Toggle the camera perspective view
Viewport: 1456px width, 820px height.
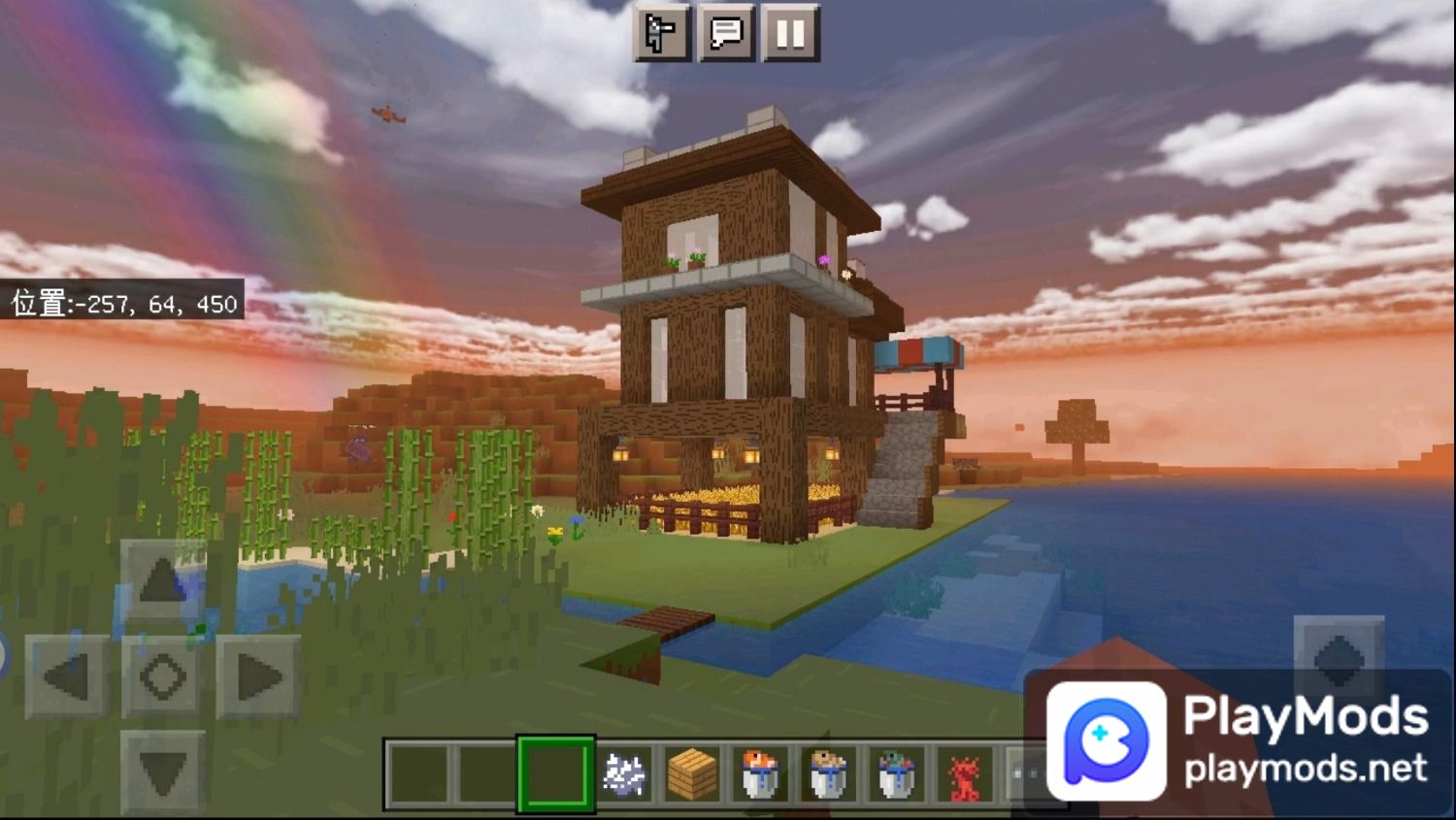(x=659, y=35)
